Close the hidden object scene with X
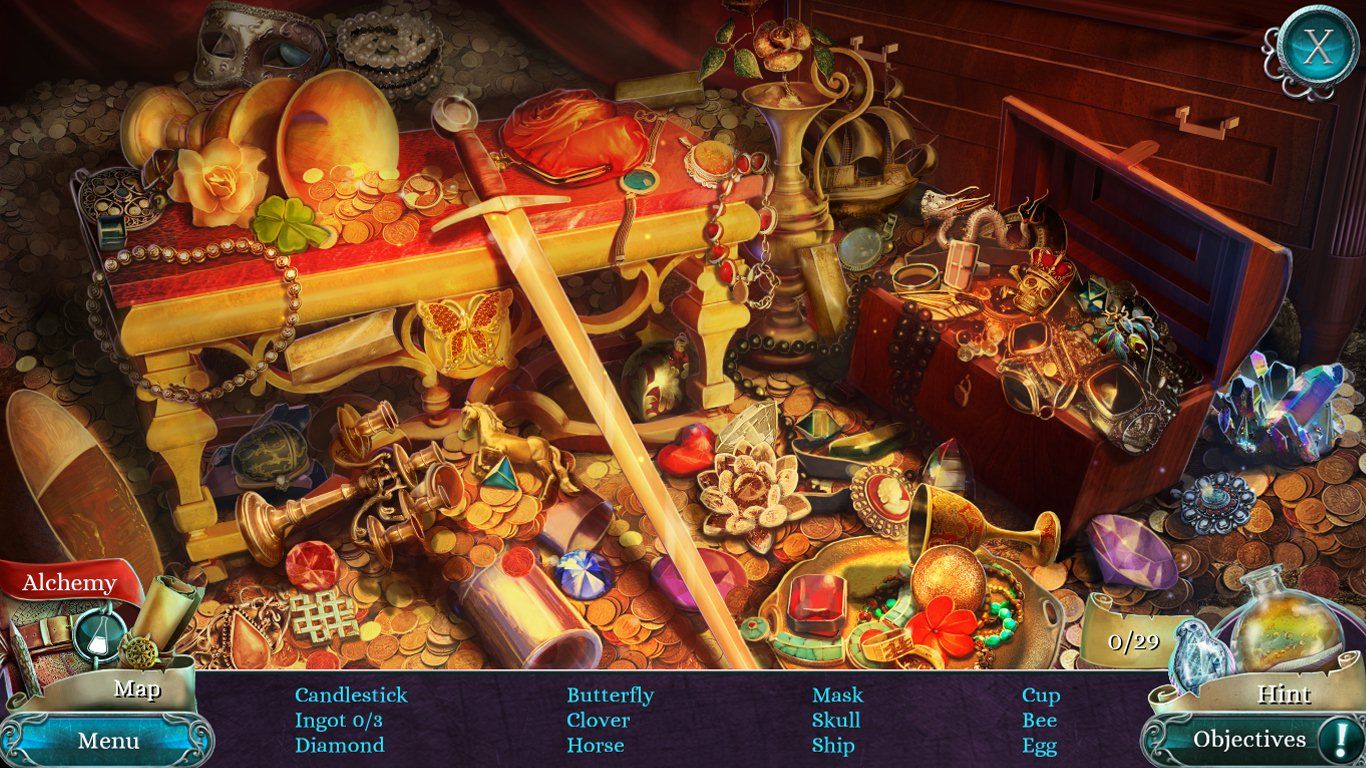 [x=1317, y=44]
